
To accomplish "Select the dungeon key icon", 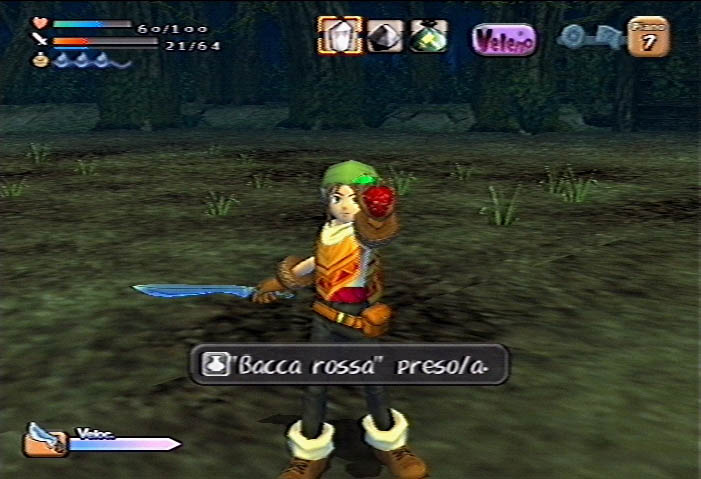I will (590, 38).
